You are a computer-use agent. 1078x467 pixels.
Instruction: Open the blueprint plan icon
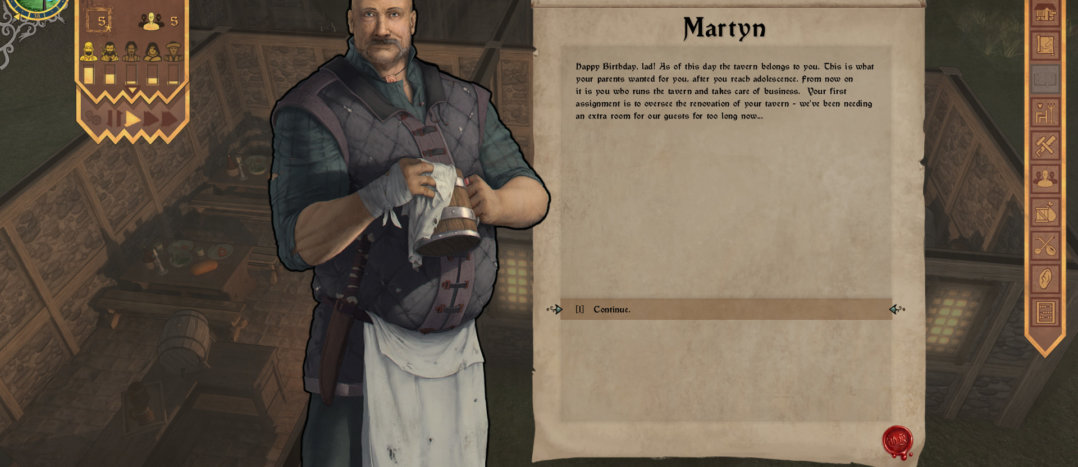1045,45
